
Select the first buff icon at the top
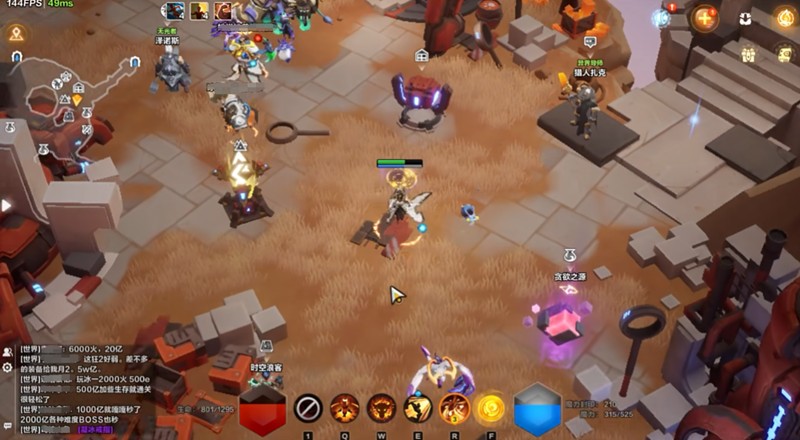(x=175, y=11)
